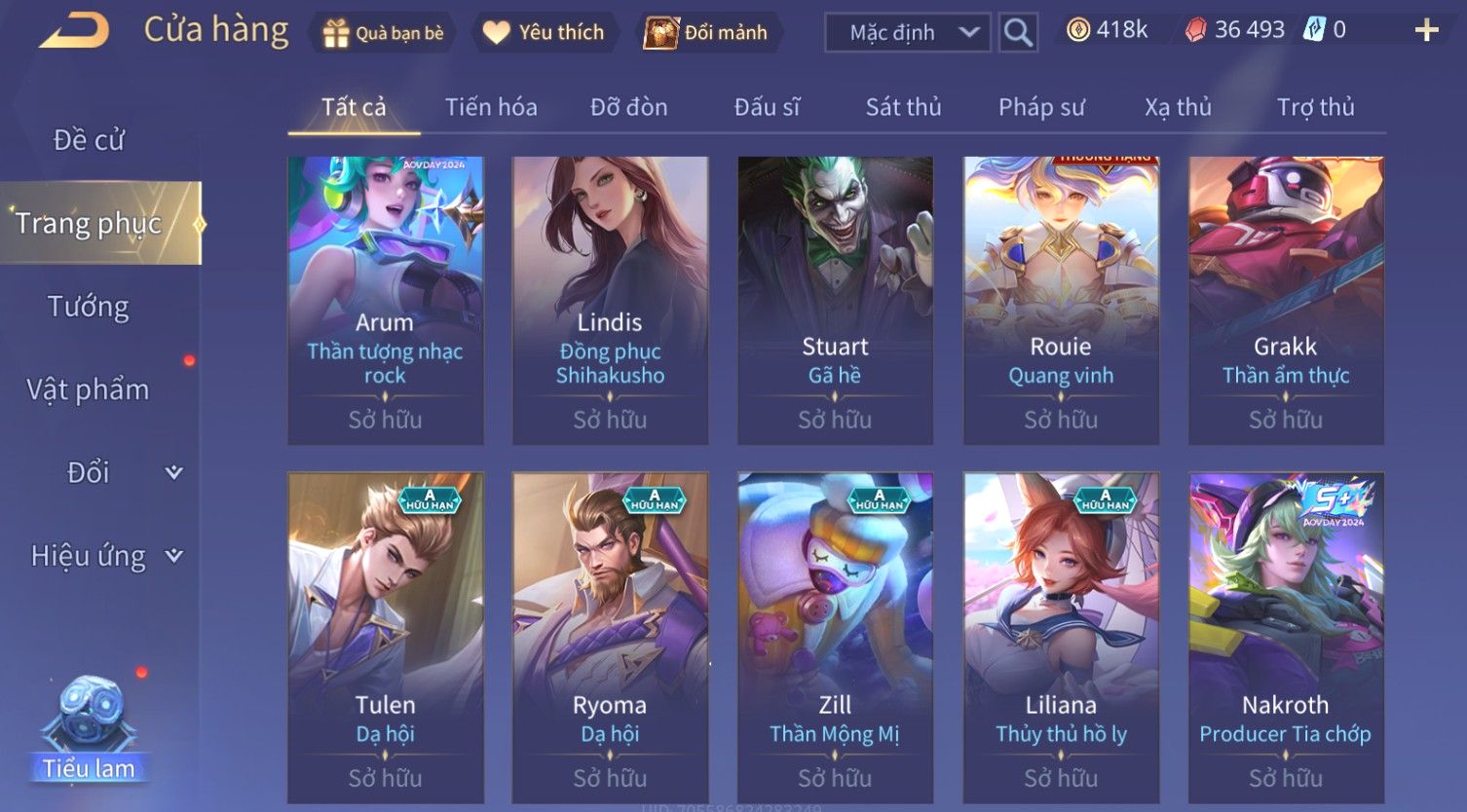Open the Vật phẩm items section

pyautogui.click(x=89, y=389)
